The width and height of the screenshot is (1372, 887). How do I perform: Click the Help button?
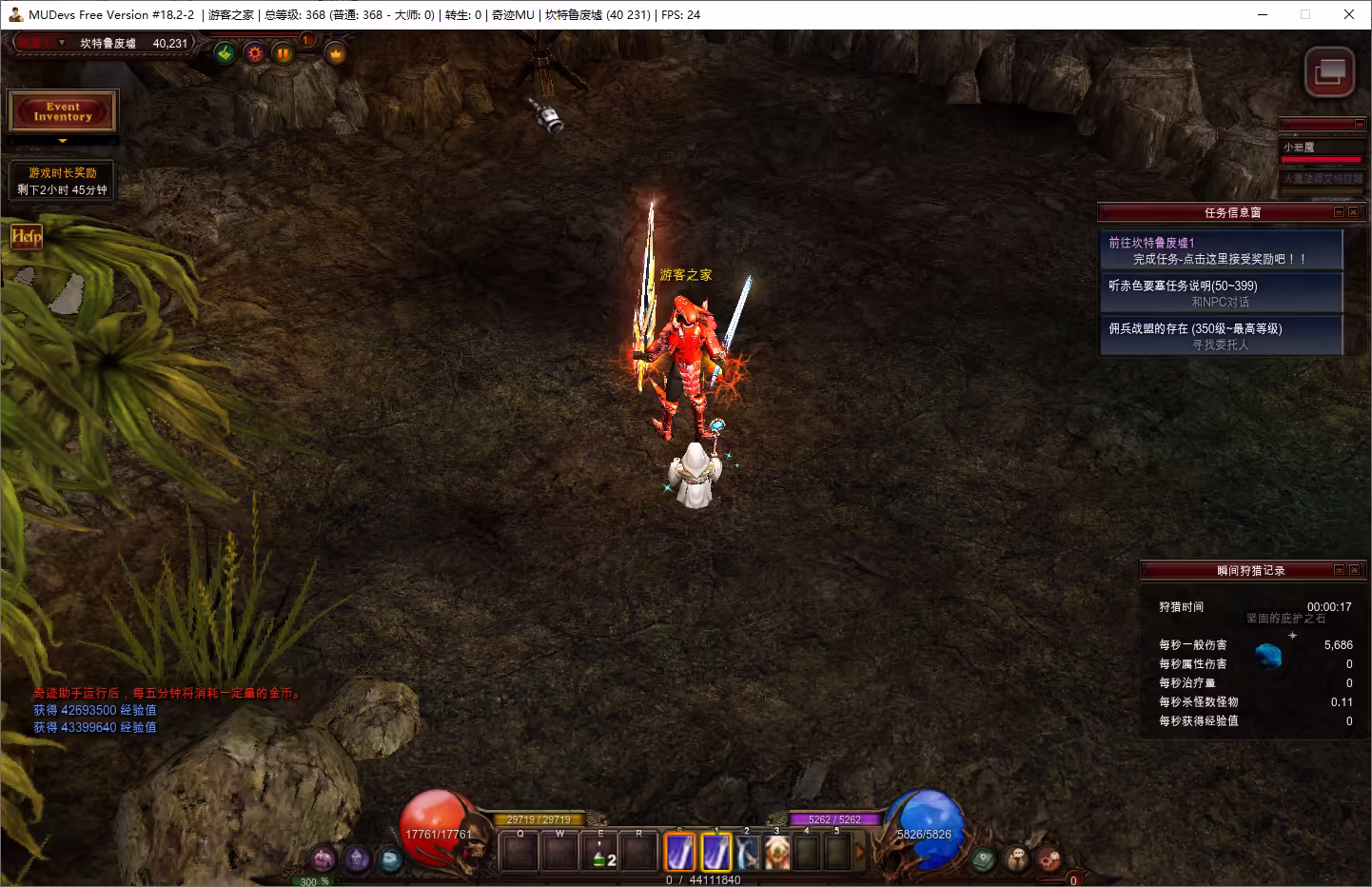click(27, 236)
